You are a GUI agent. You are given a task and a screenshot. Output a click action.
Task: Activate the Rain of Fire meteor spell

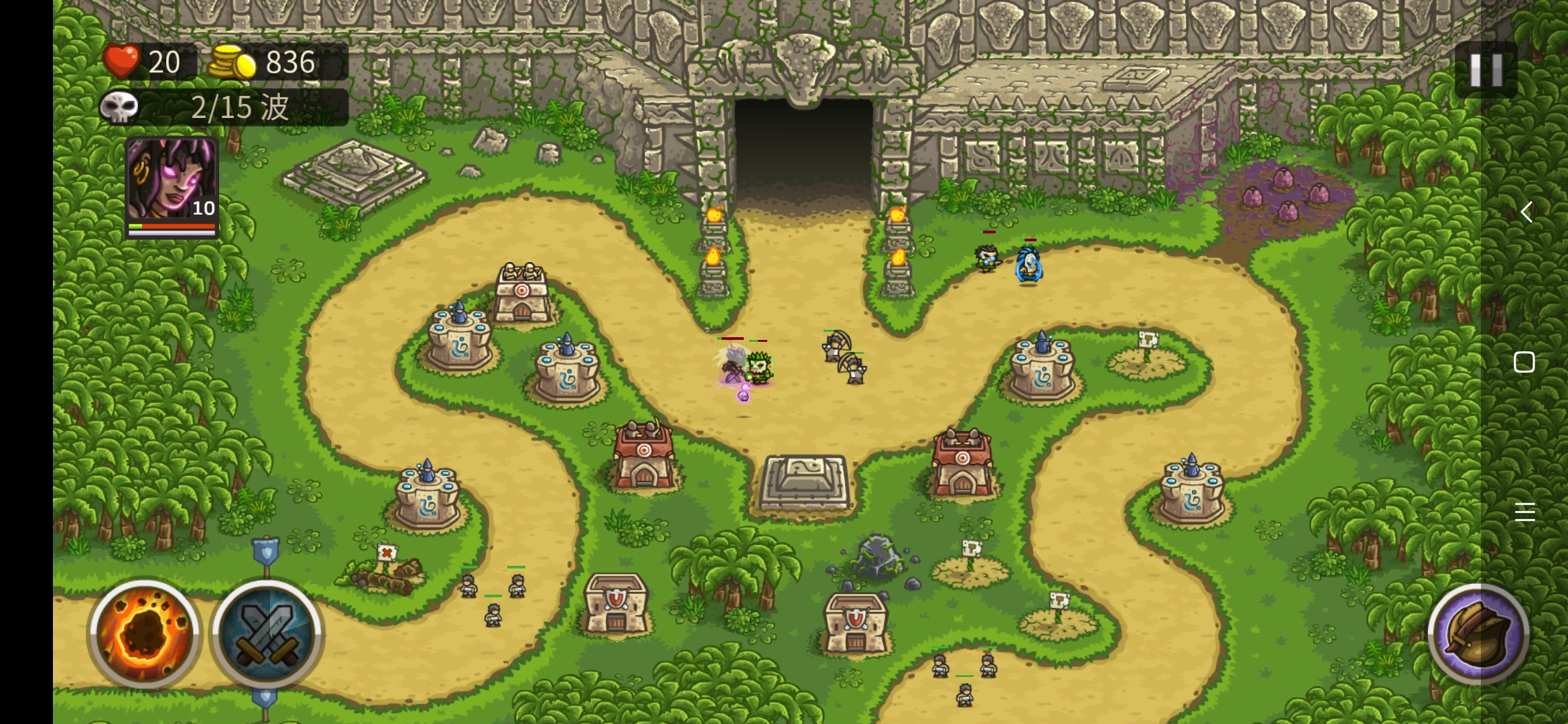pyautogui.click(x=145, y=632)
